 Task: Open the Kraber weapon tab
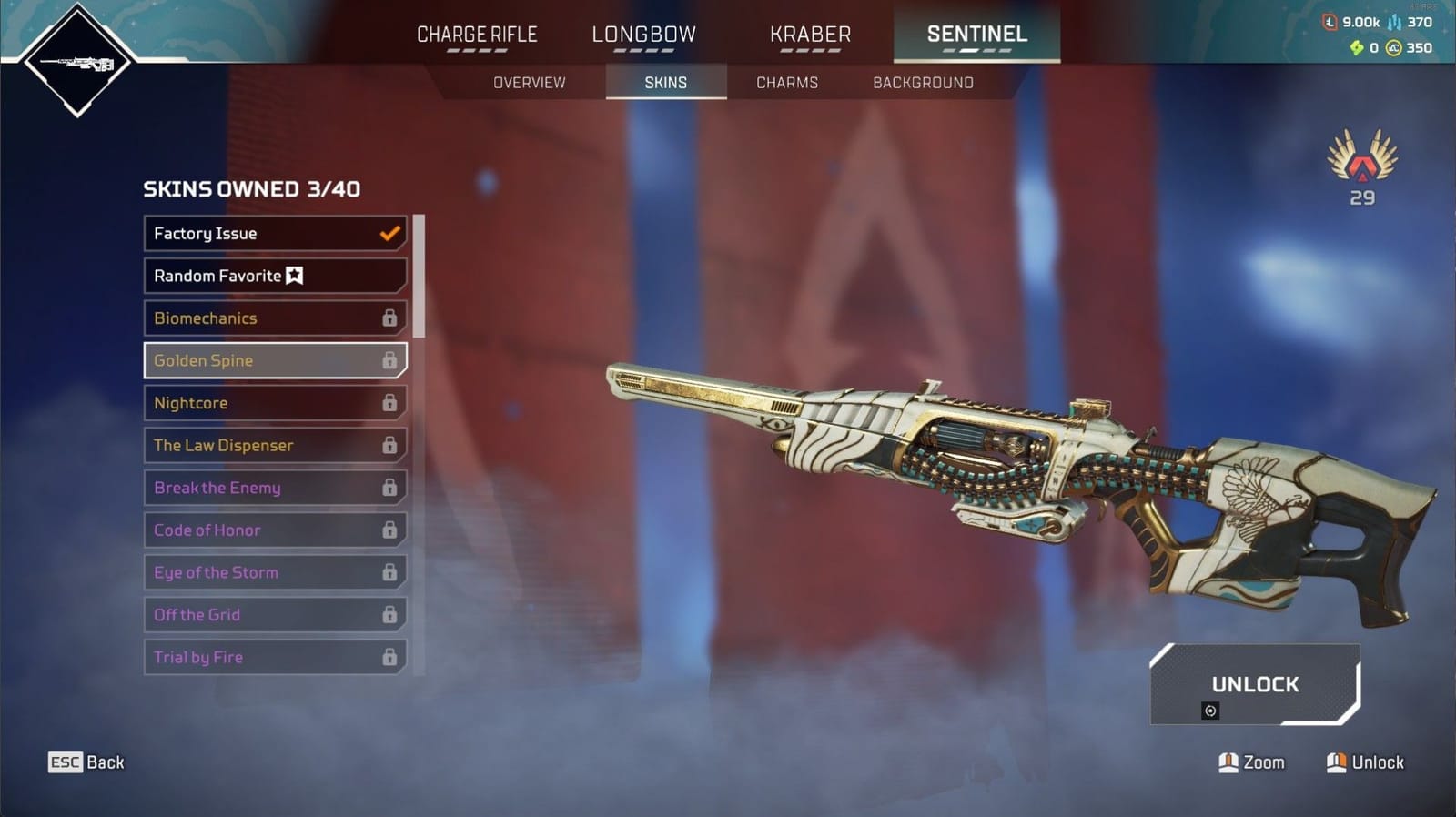click(810, 34)
